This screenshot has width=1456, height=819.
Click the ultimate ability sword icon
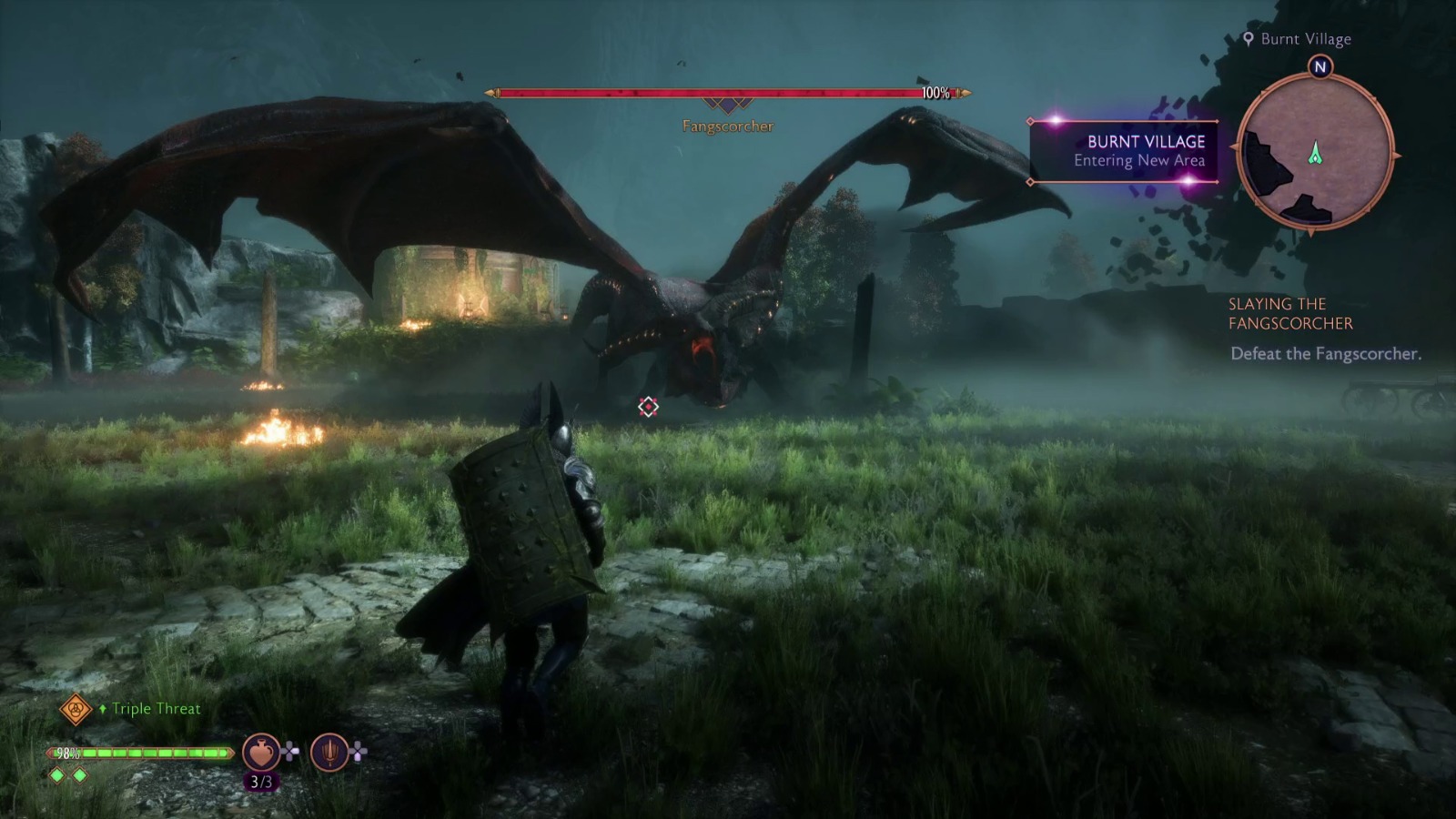(328, 752)
